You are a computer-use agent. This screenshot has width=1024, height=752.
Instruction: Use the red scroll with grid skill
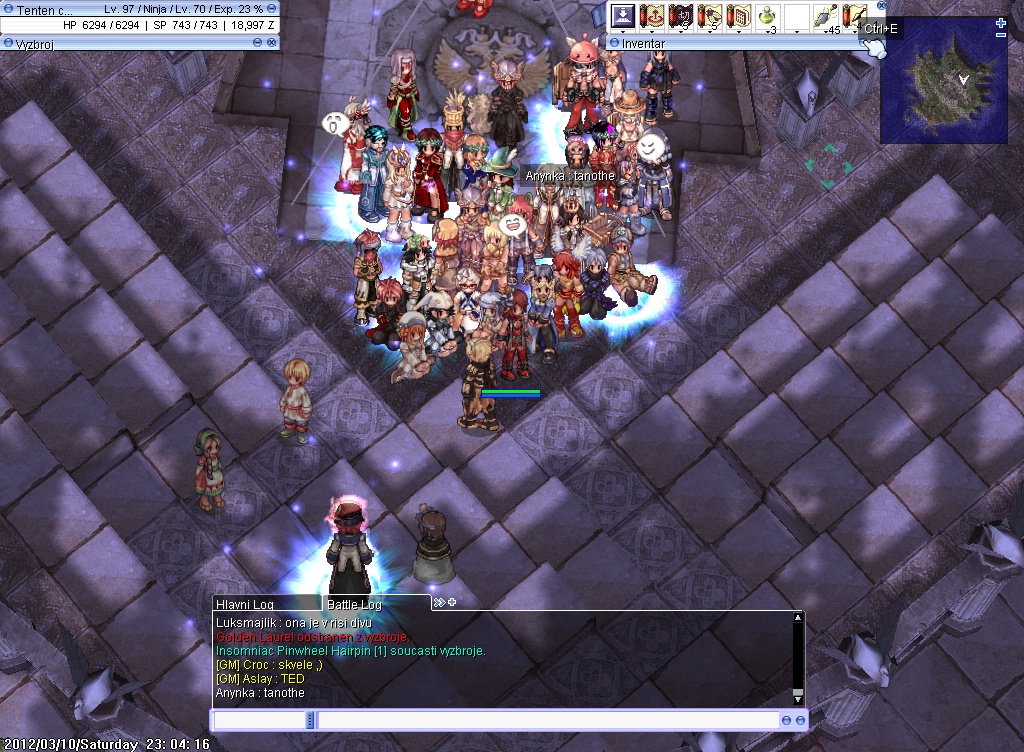click(x=739, y=17)
